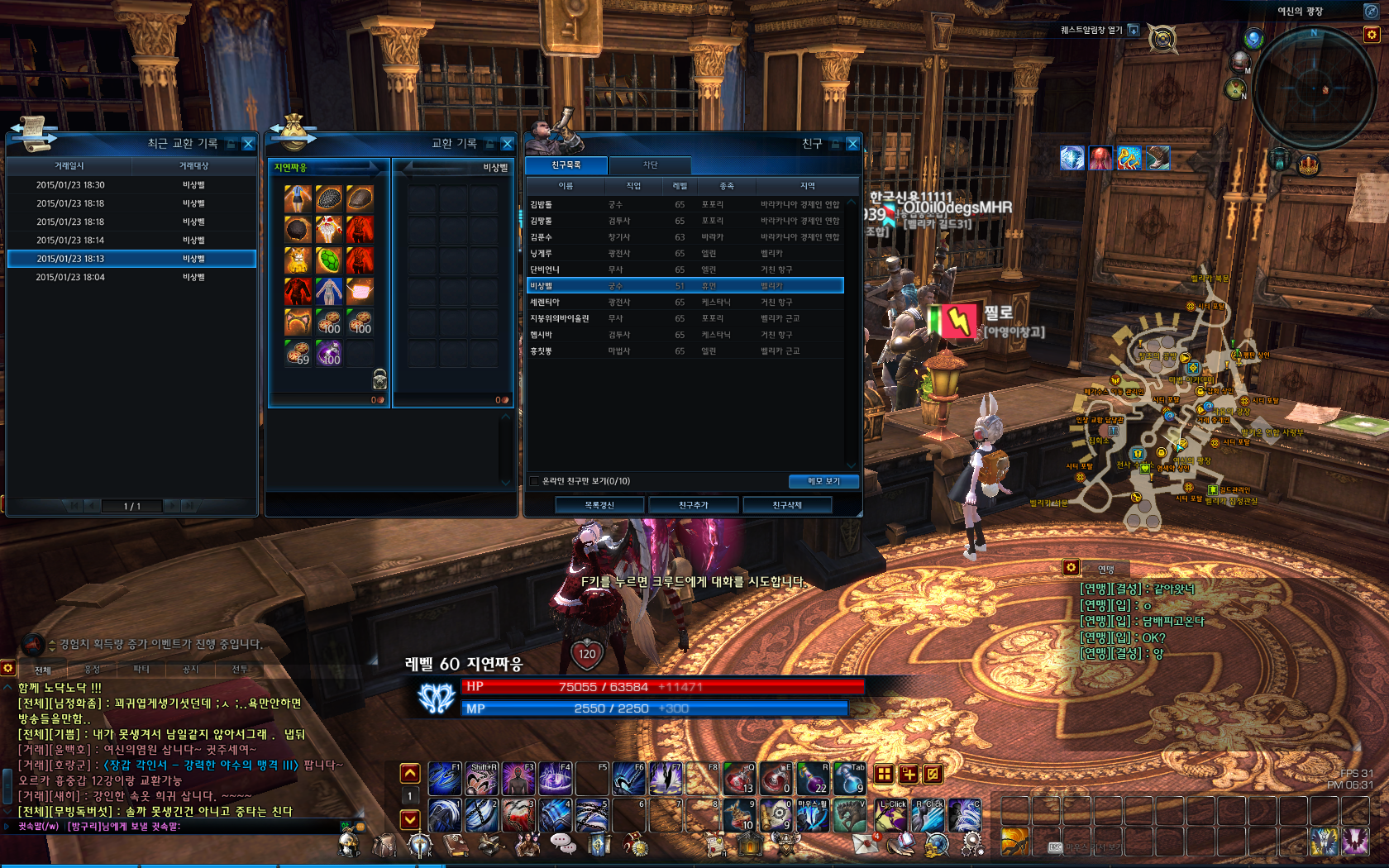Viewport: 1389px width, 868px height.
Task: Click the 친구삭제 button
Action: coord(786,505)
